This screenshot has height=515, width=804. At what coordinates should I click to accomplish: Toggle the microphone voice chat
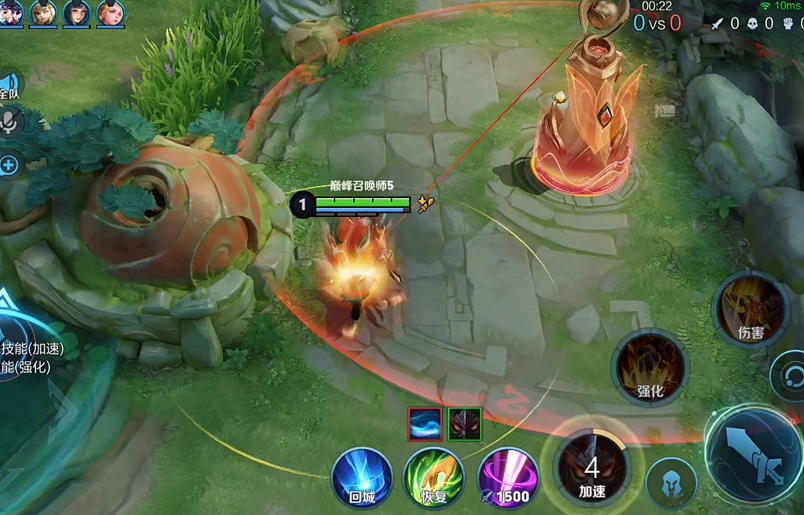tap(10, 123)
